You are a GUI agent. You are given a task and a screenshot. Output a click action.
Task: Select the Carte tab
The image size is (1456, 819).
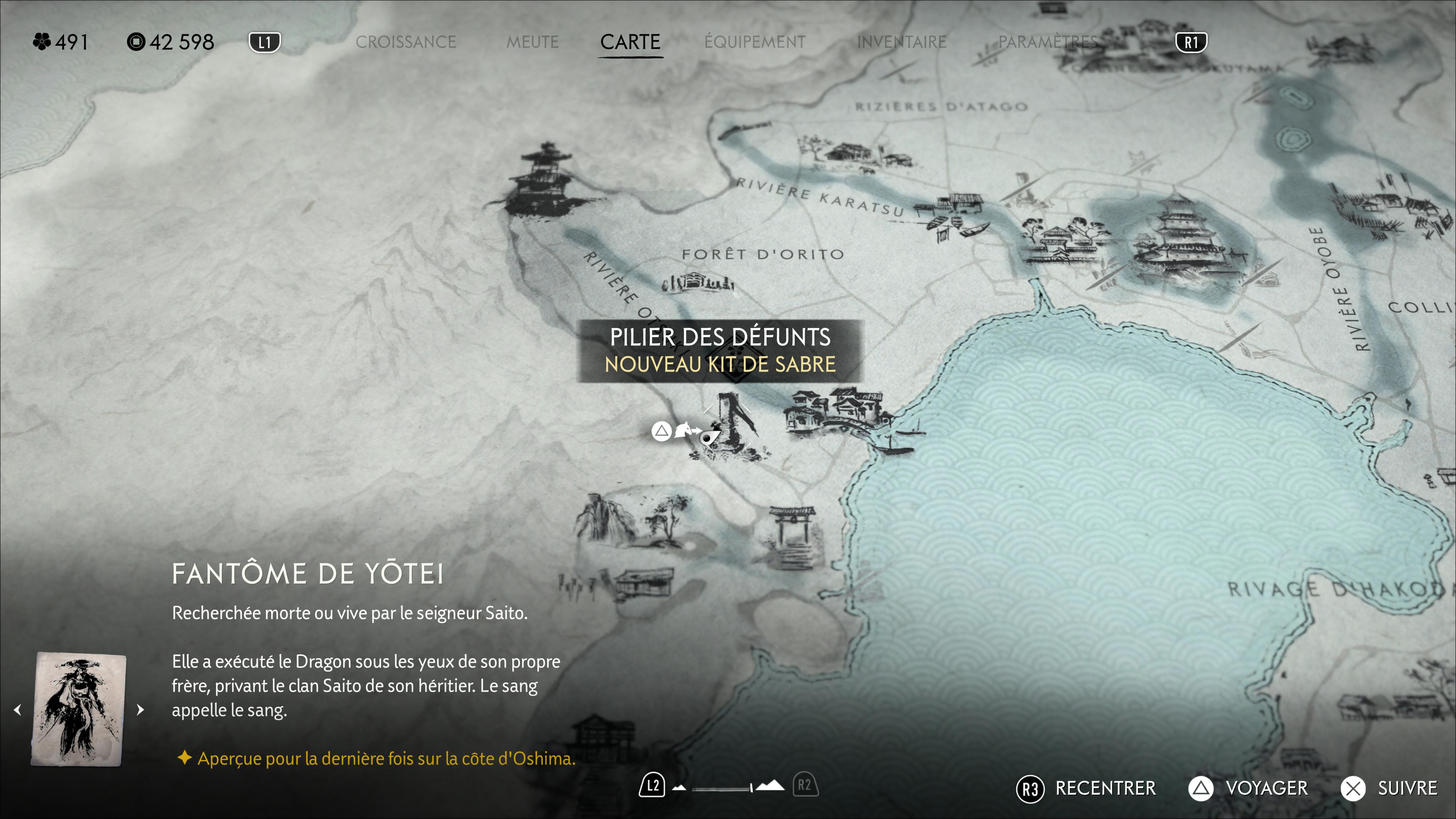[x=630, y=42]
